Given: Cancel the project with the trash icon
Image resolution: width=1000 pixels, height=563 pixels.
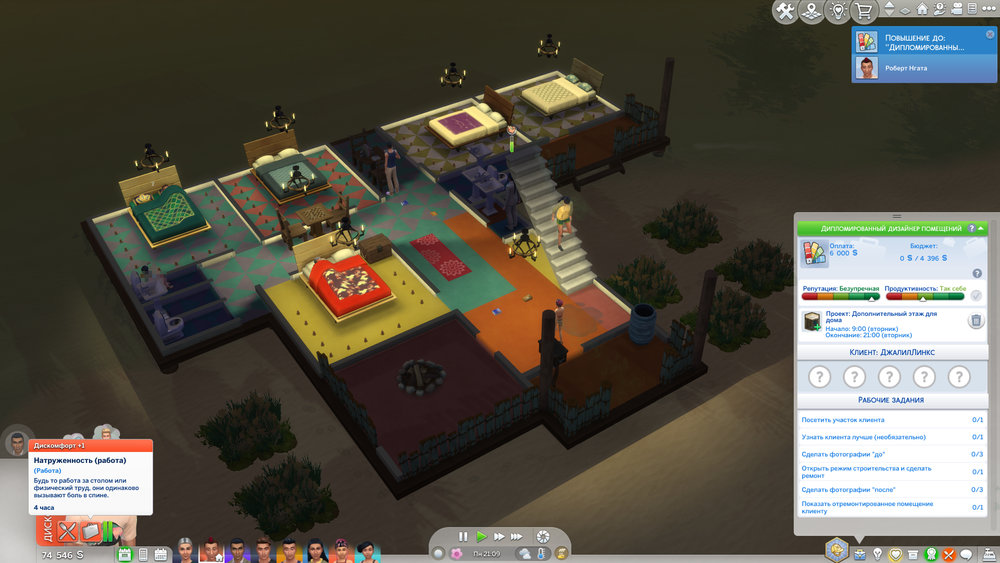Looking at the screenshot, I should click(x=976, y=320).
